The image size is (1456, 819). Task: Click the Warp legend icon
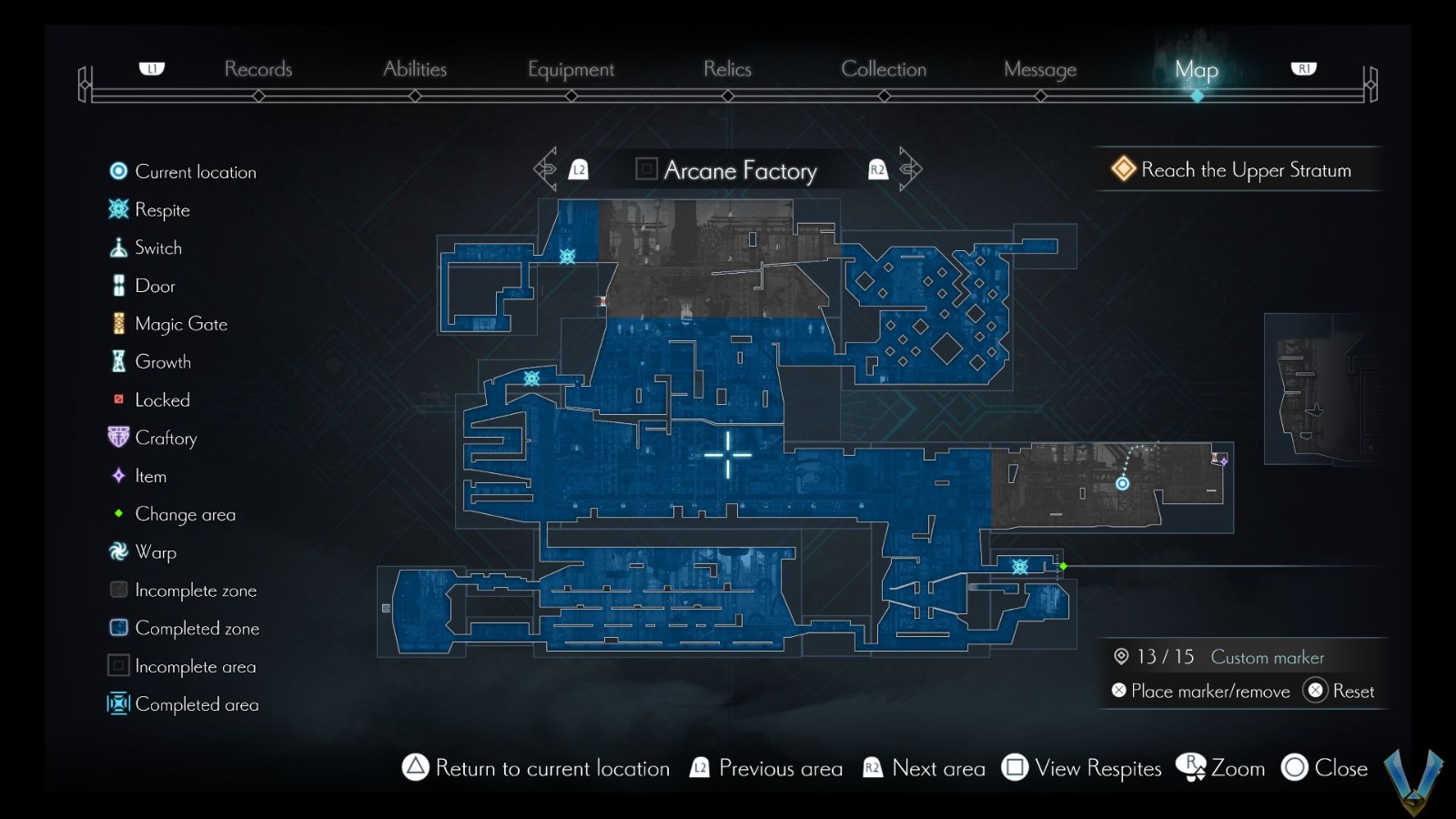tap(116, 552)
